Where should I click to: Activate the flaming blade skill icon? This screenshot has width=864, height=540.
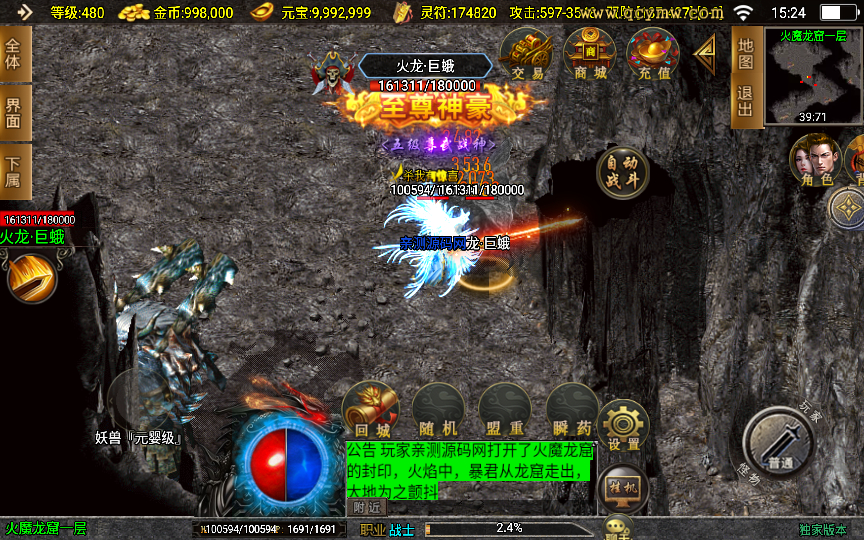(x=31, y=276)
